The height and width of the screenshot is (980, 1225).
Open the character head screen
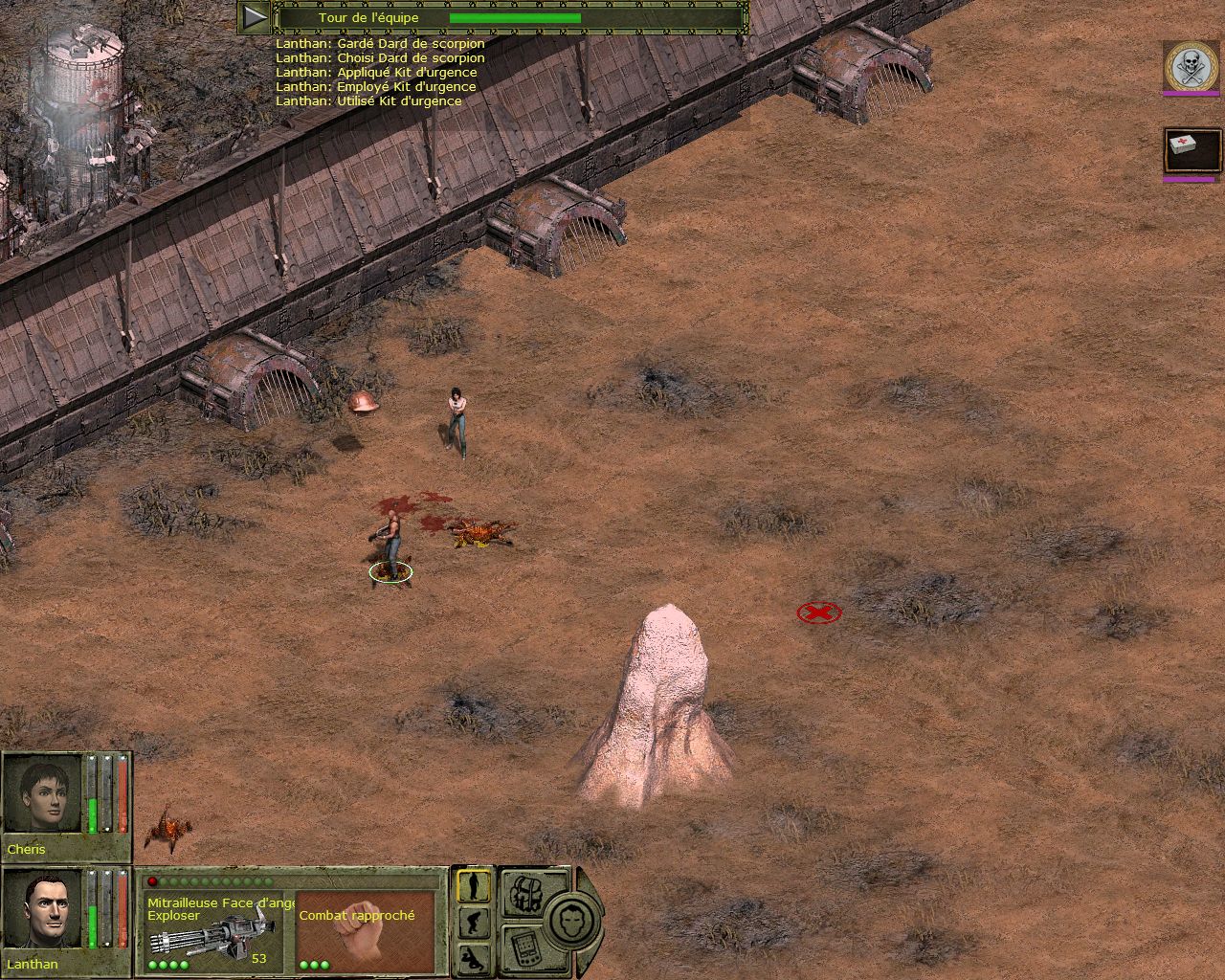tap(573, 920)
